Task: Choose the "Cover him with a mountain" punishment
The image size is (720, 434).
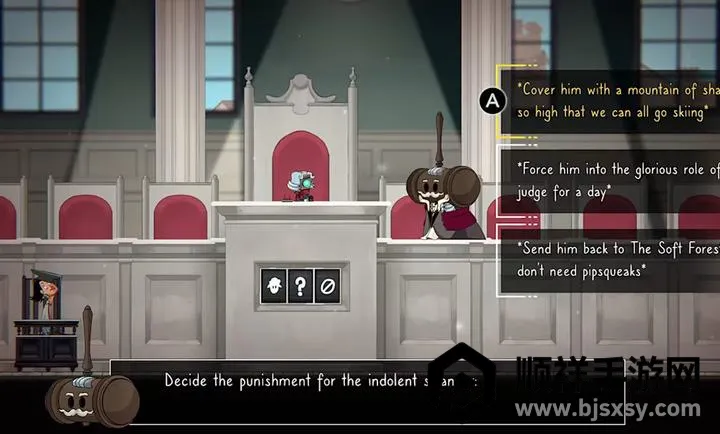Action: point(612,99)
